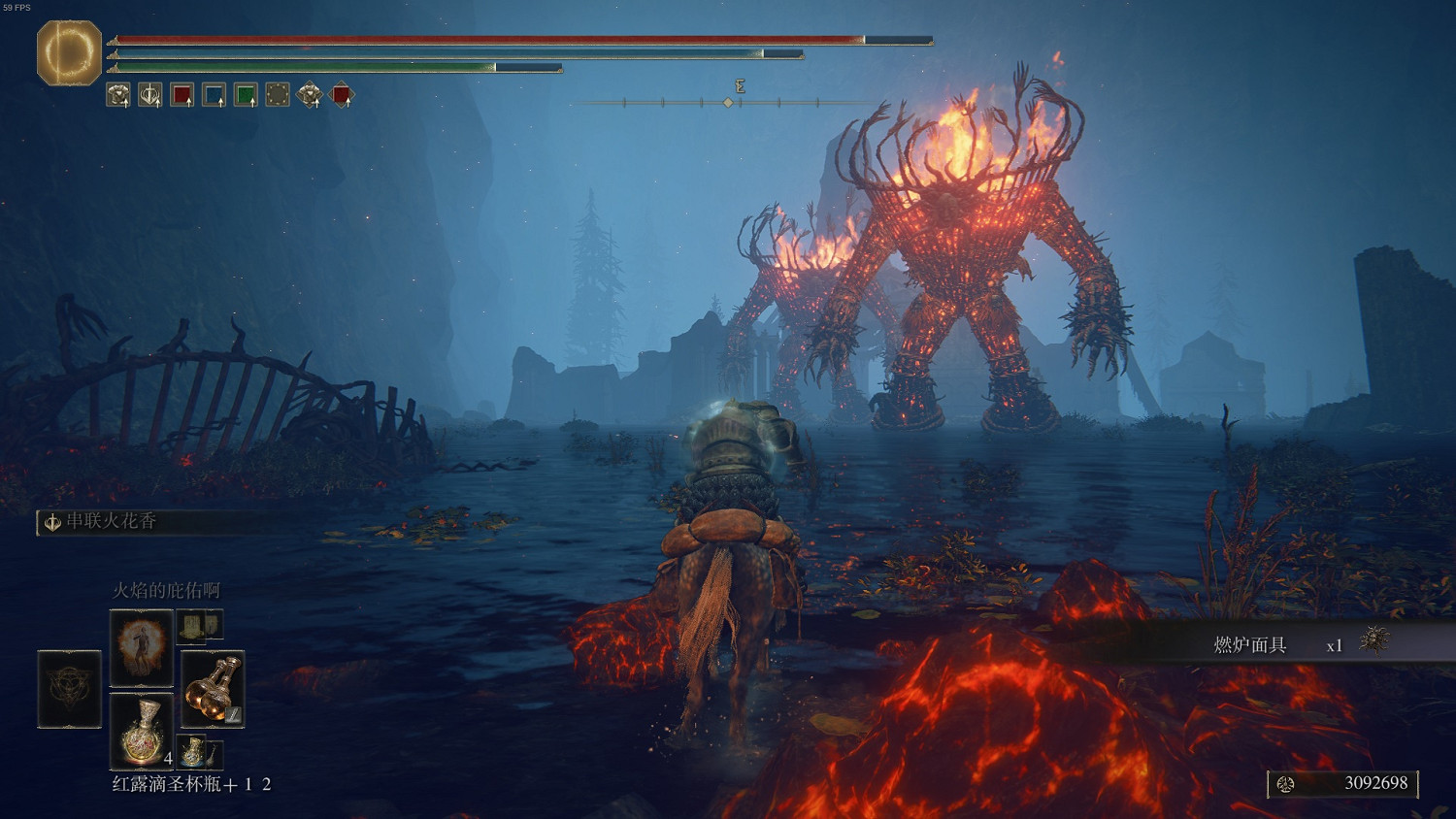Click the compass bar at the top
This screenshot has width=1456, height=819.
pyautogui.click(x=728, y=102)
